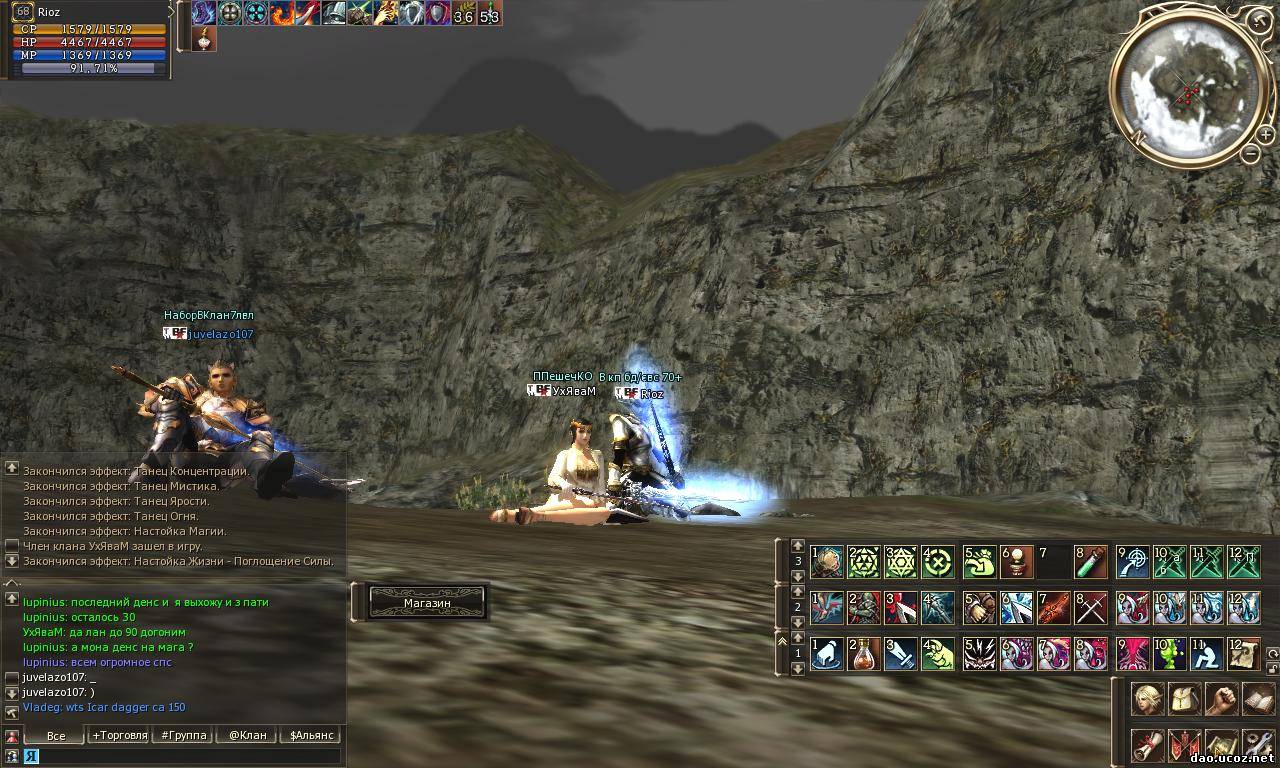Open the actions fist icon
The image size is (1280, 768).
[x=1220, y=699]
